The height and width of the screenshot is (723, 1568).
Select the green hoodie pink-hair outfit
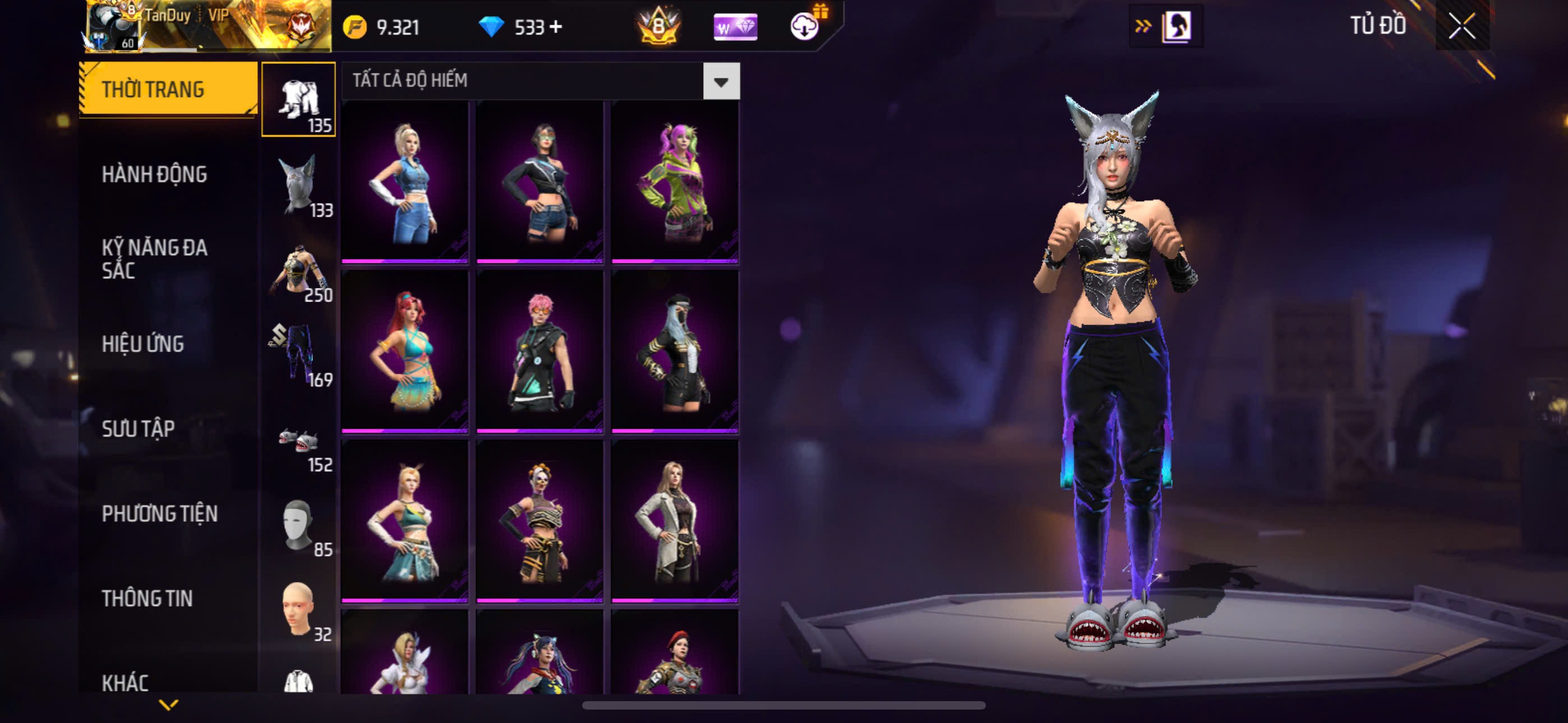pyautogui.click(x=675, y=182)
